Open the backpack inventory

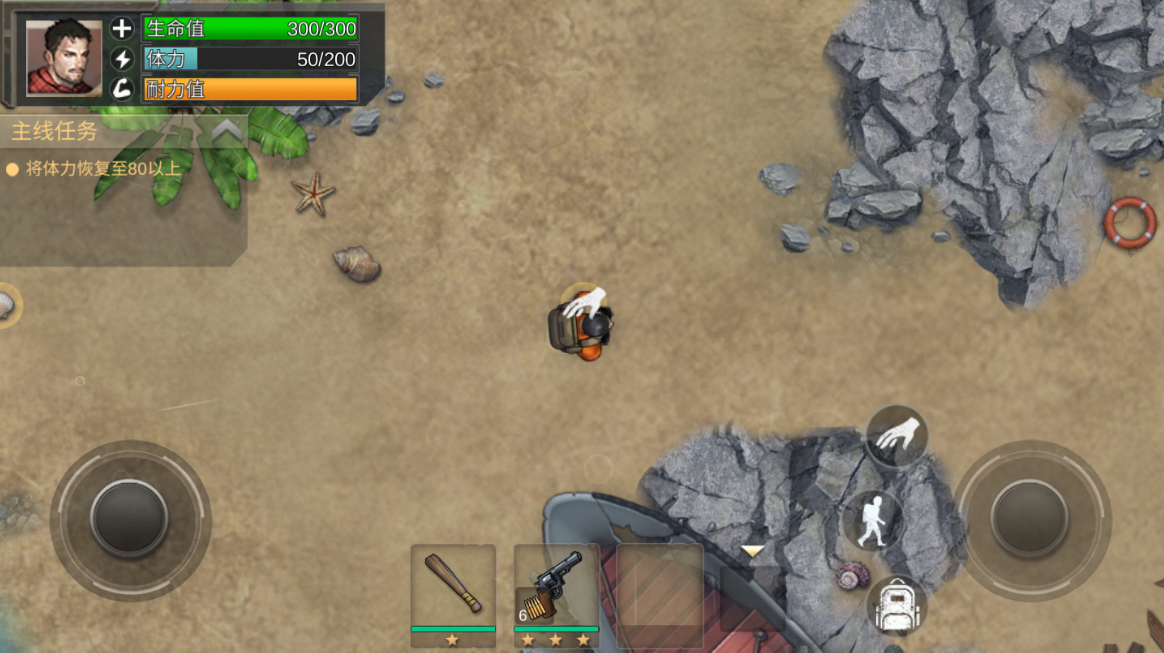coord(896,606)
